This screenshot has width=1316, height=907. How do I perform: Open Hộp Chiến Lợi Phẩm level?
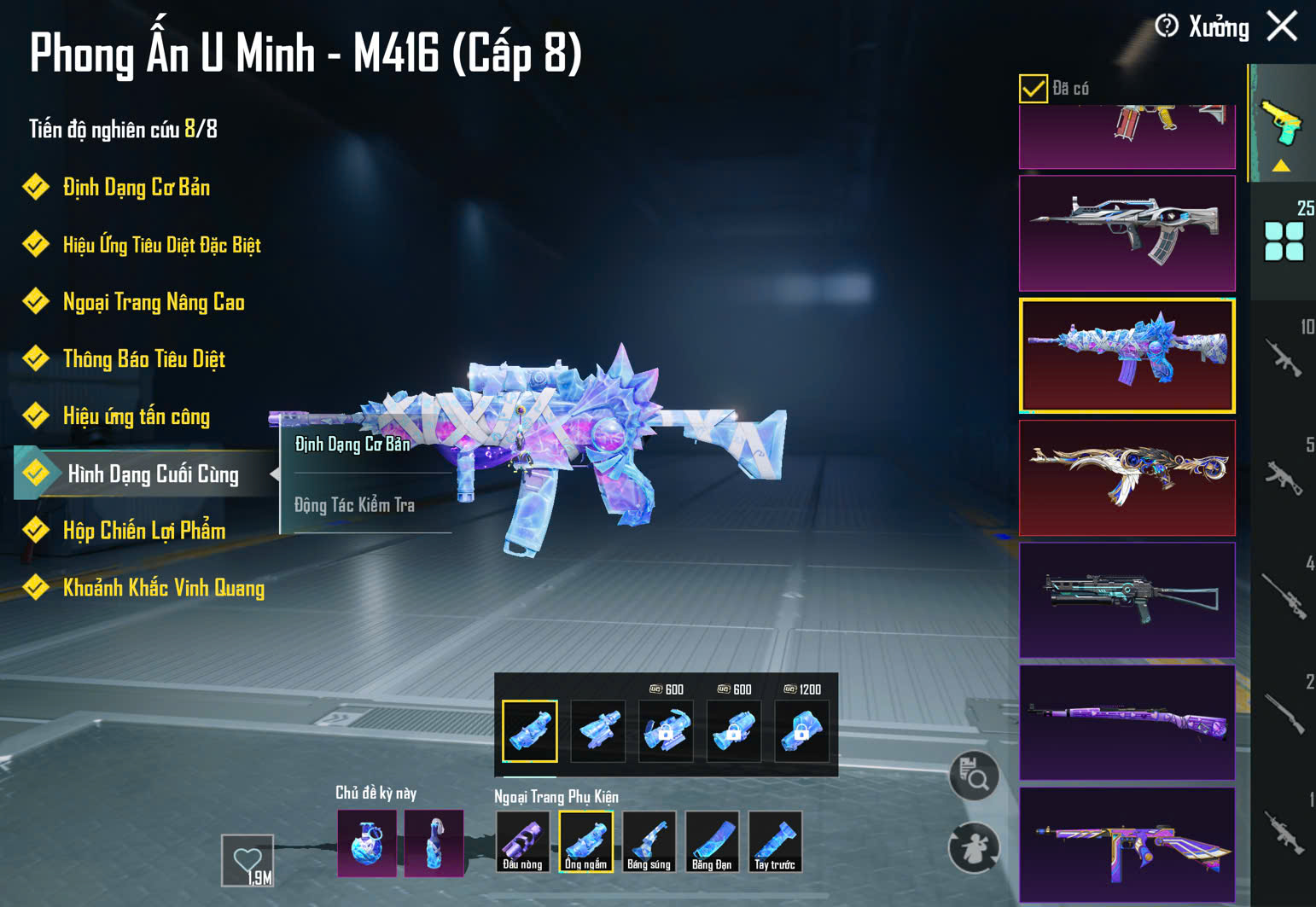click(143, 531)
